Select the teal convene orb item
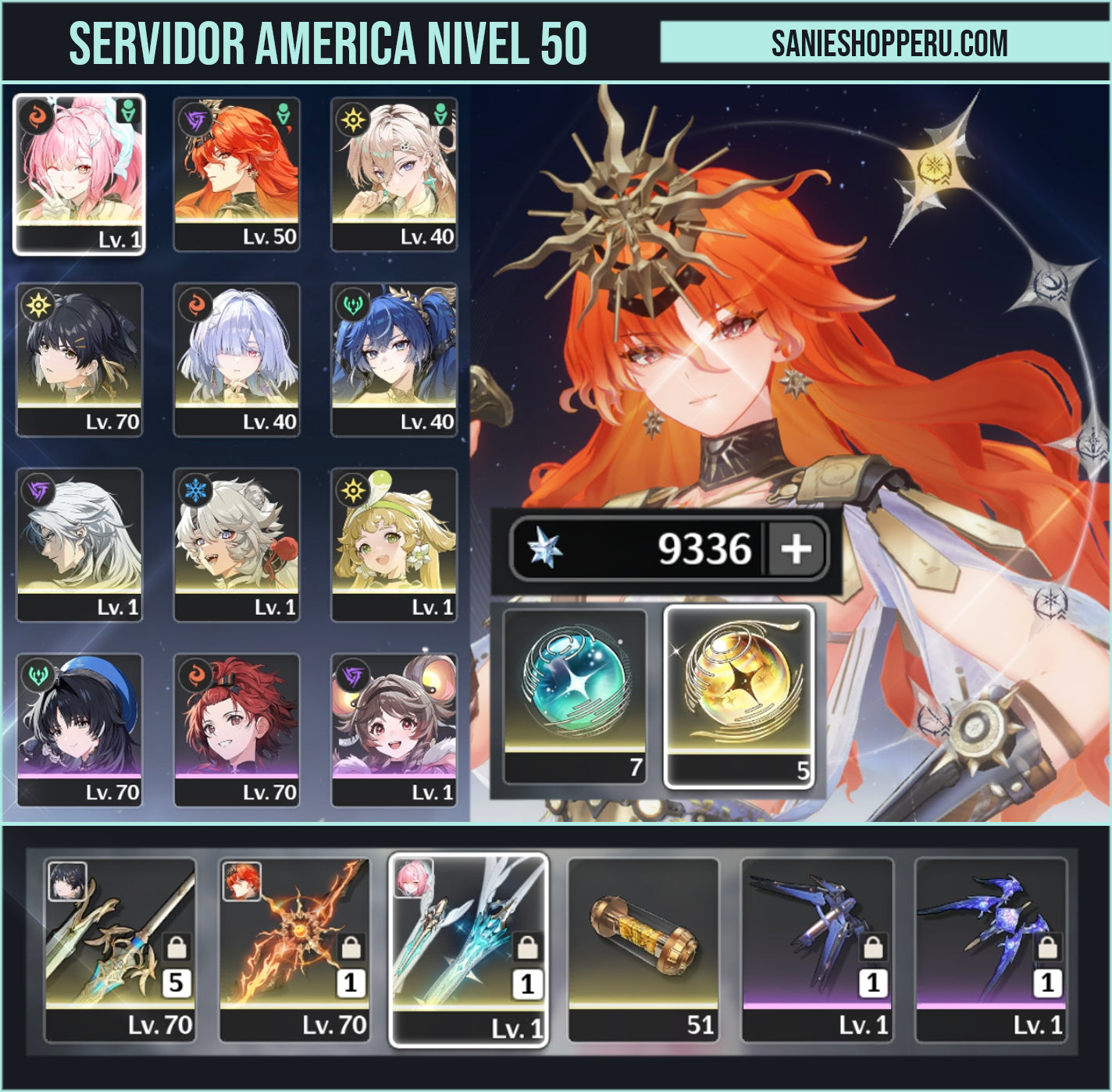The height and width of the screenshot is (1092, 1112). tap(576, 695)
